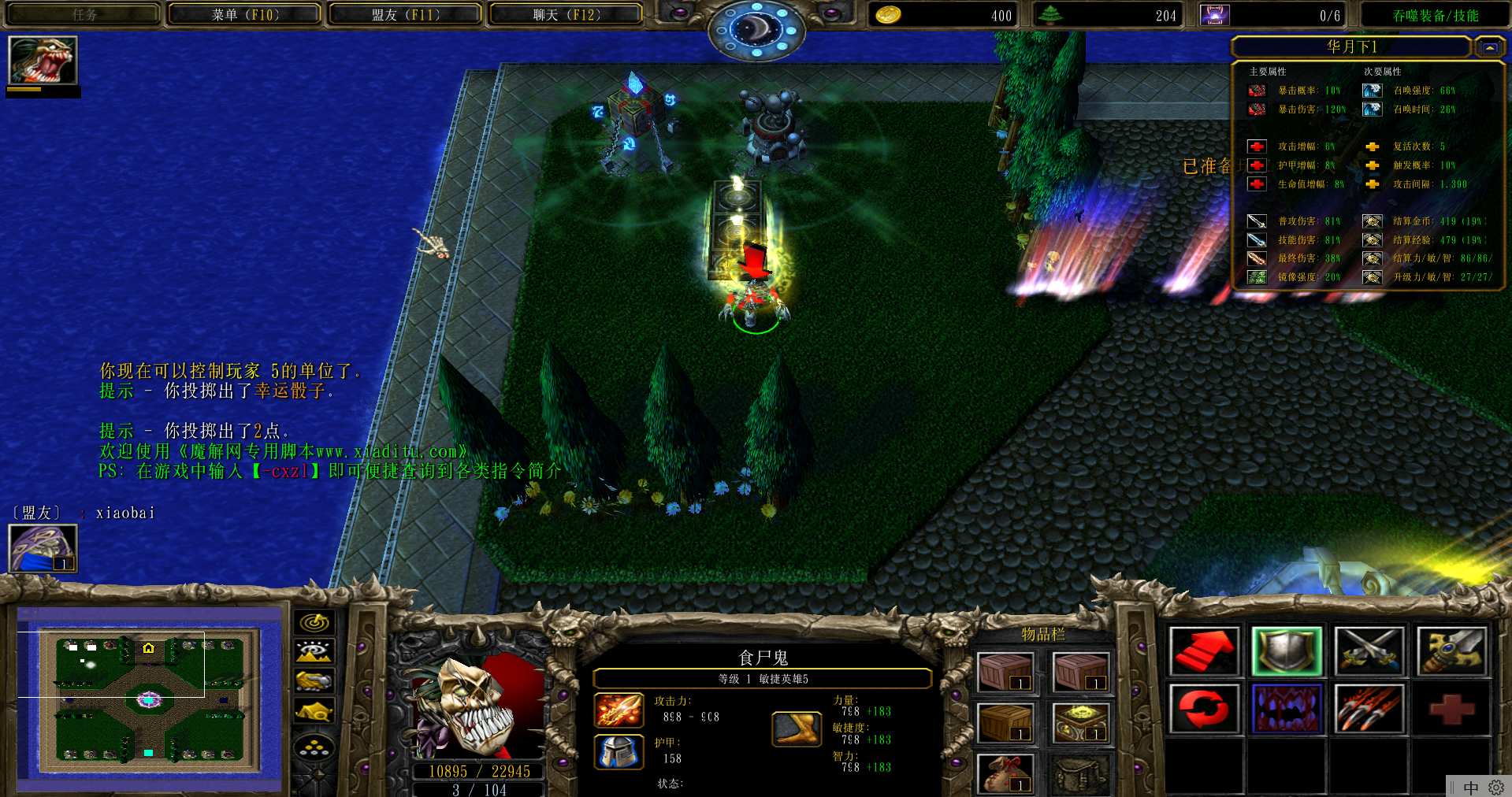Open the 盟友 (F11) allies panel
Screen dimensions: 1512x797
click(x=405, y=14)
